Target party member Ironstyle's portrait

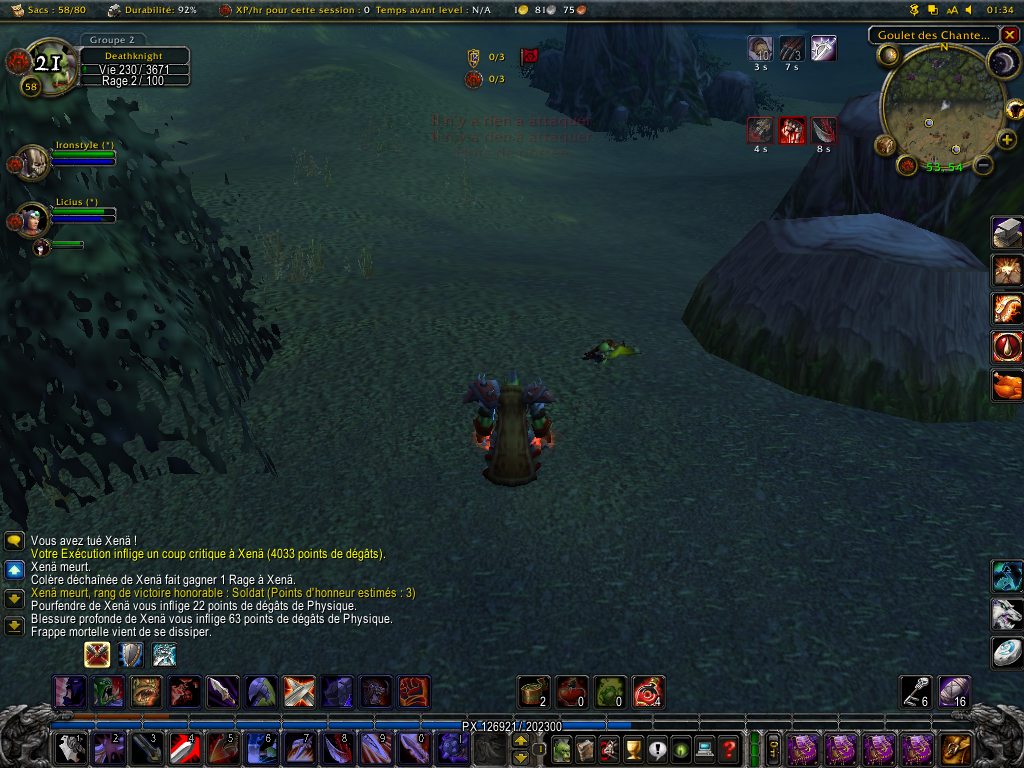[x=34, y=162]
